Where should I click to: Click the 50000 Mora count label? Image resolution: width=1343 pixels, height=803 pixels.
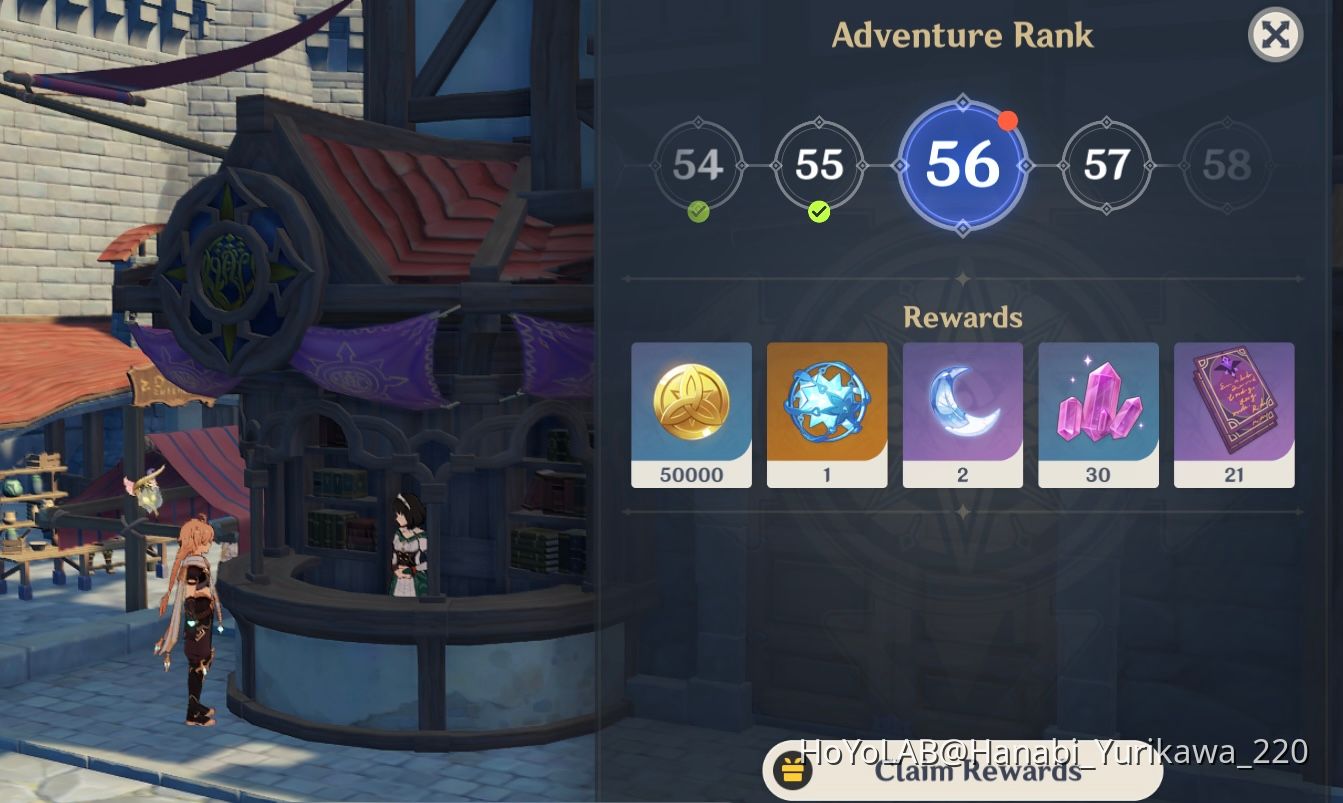tap(691, 475)
